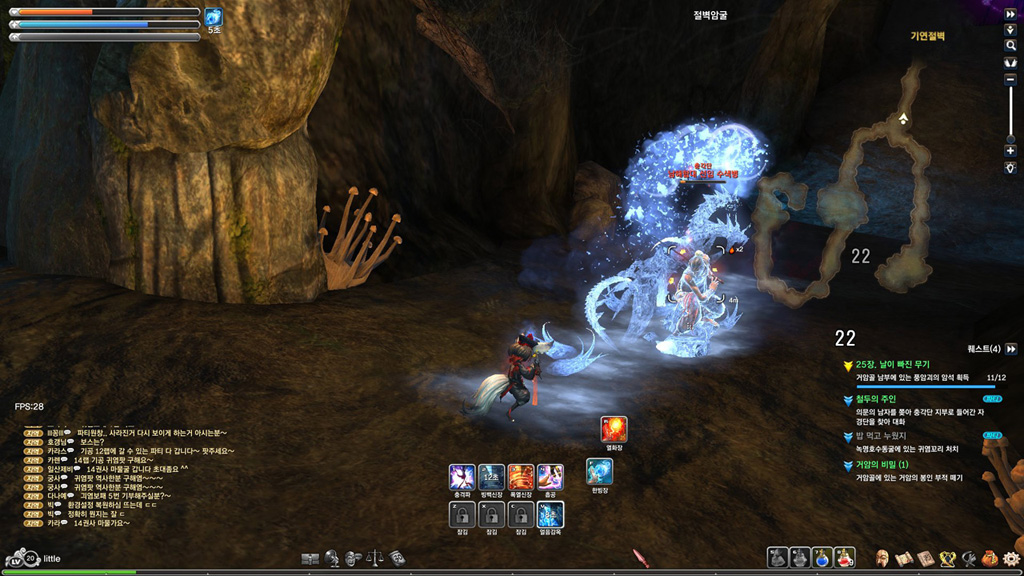Open the inventory bag icon
The width and height of the screenshot is (1024, 576).
990,558
